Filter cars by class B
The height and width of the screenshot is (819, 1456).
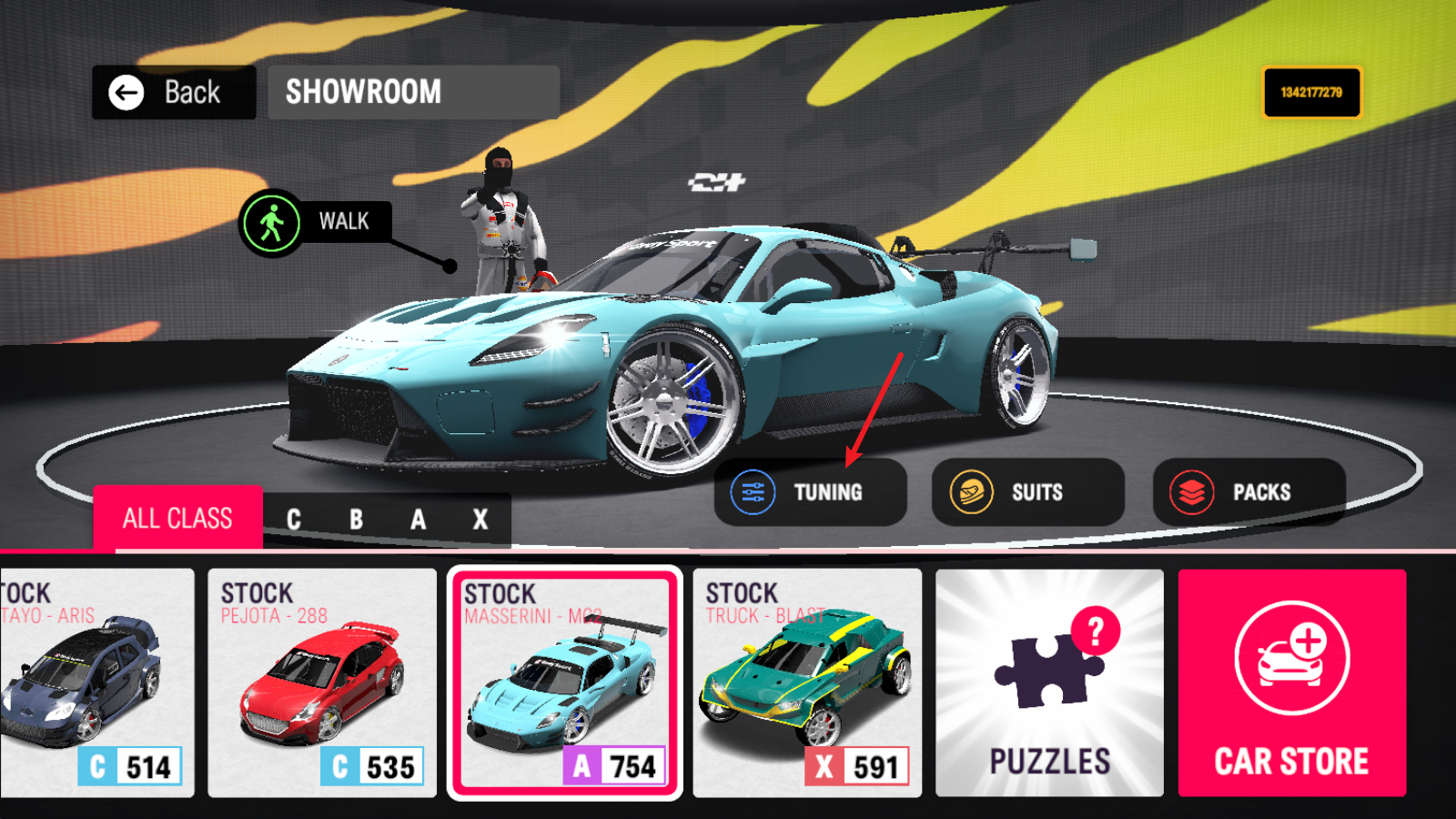point(356,520)
